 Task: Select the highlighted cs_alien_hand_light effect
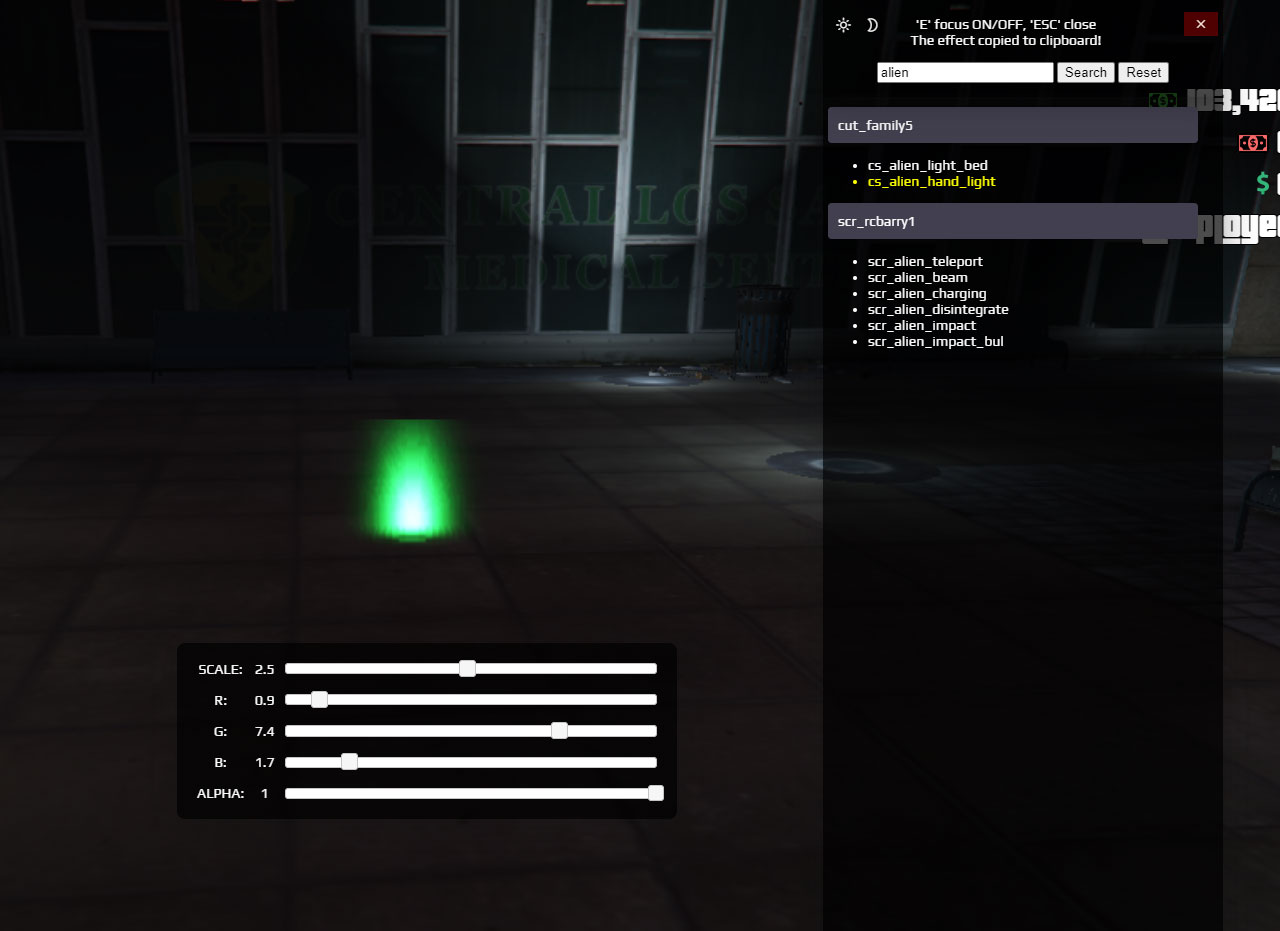pyautogui.click(x=931, y=181)
